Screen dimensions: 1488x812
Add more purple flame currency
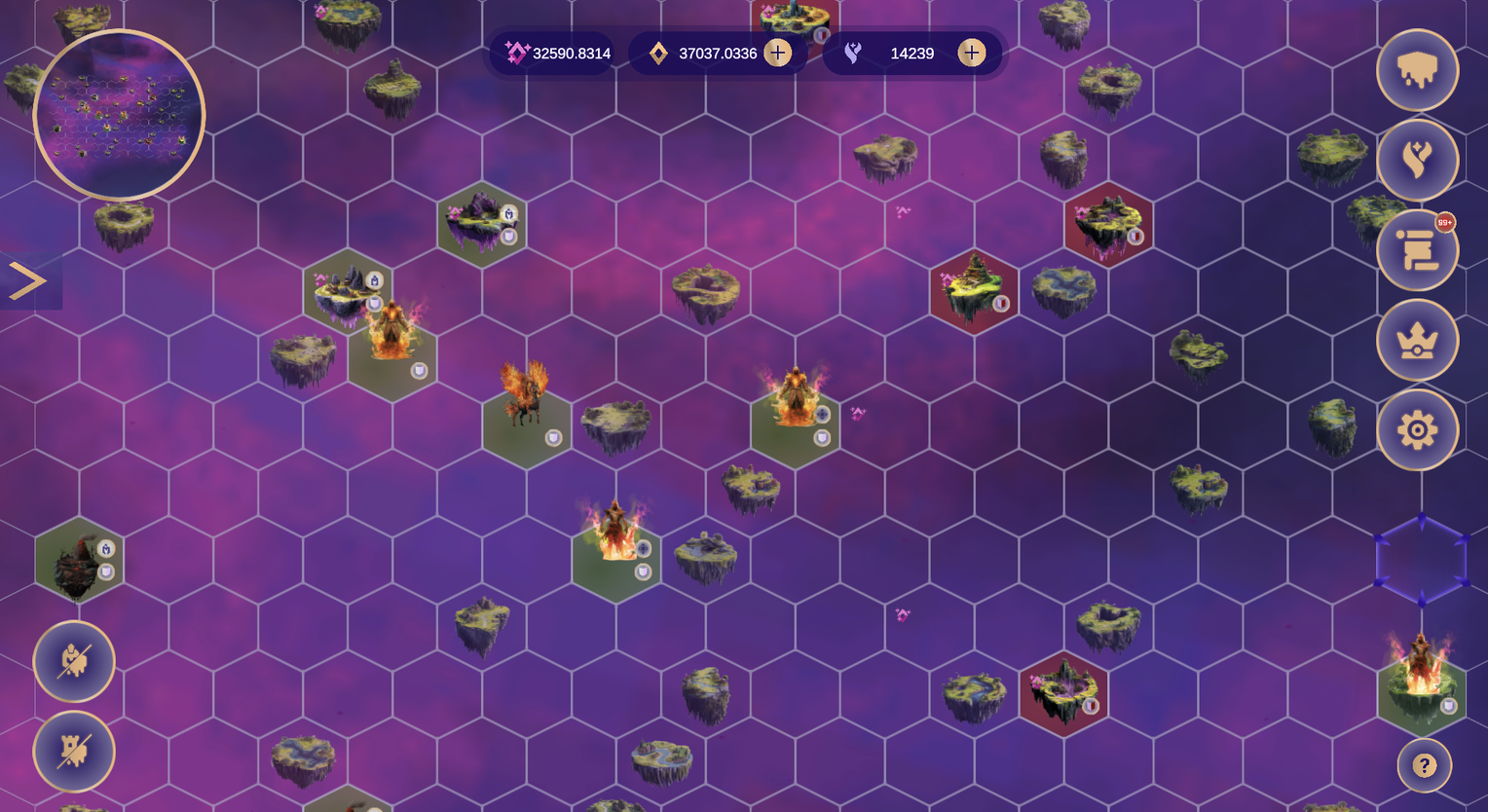pos(971,53)
